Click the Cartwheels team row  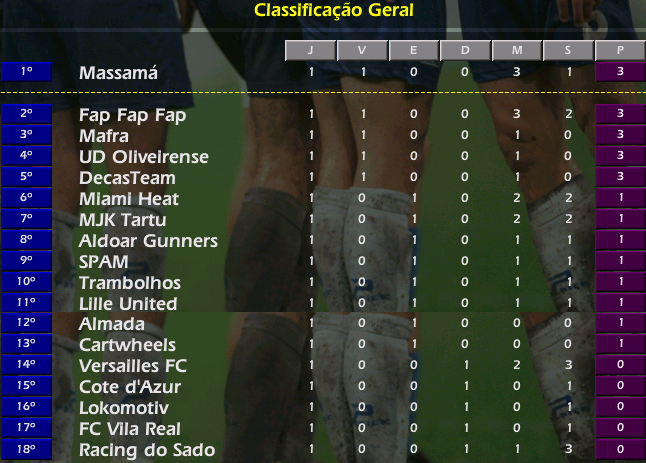[x=126, y=345]
